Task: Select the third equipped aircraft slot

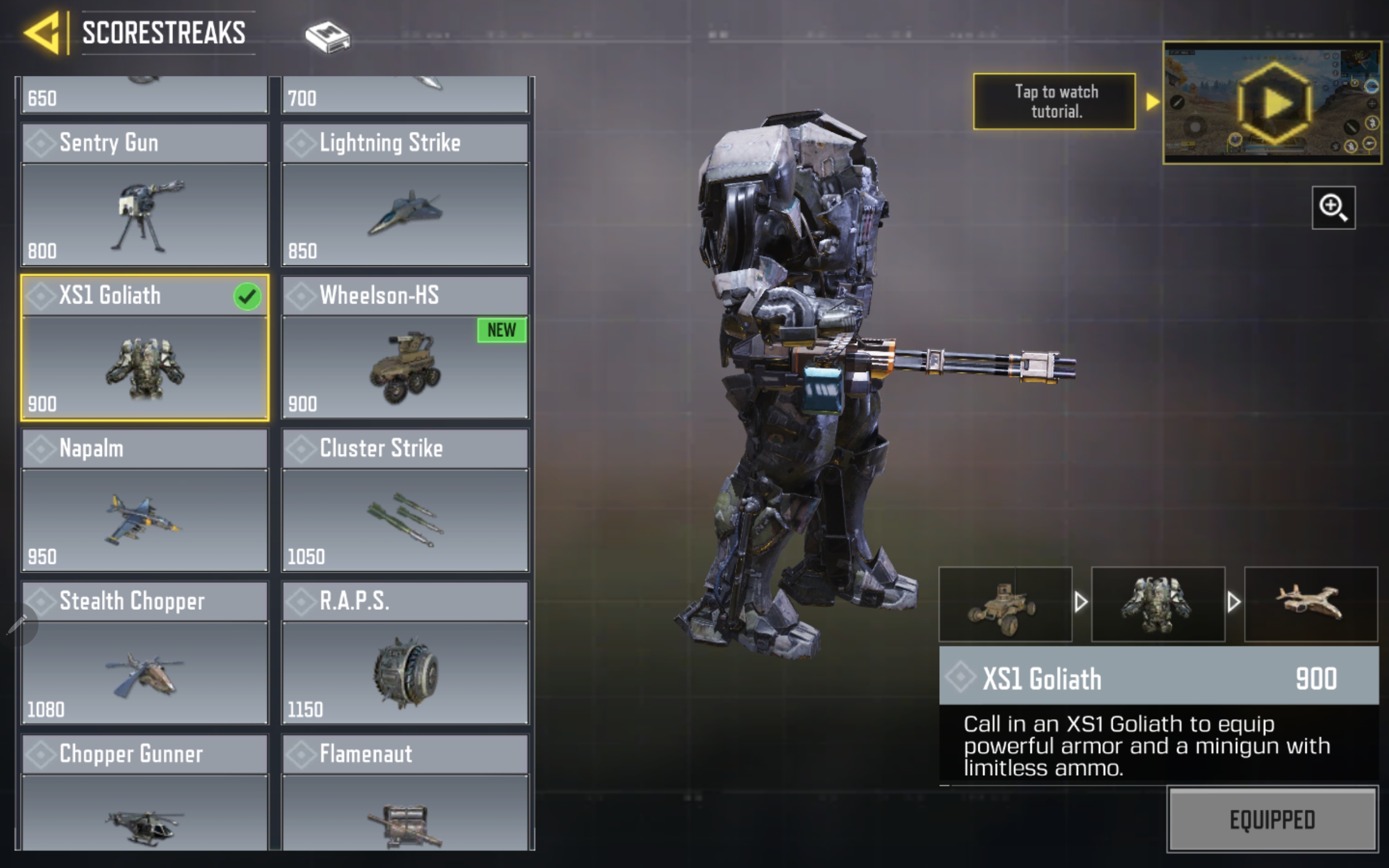Action: 1310,604
